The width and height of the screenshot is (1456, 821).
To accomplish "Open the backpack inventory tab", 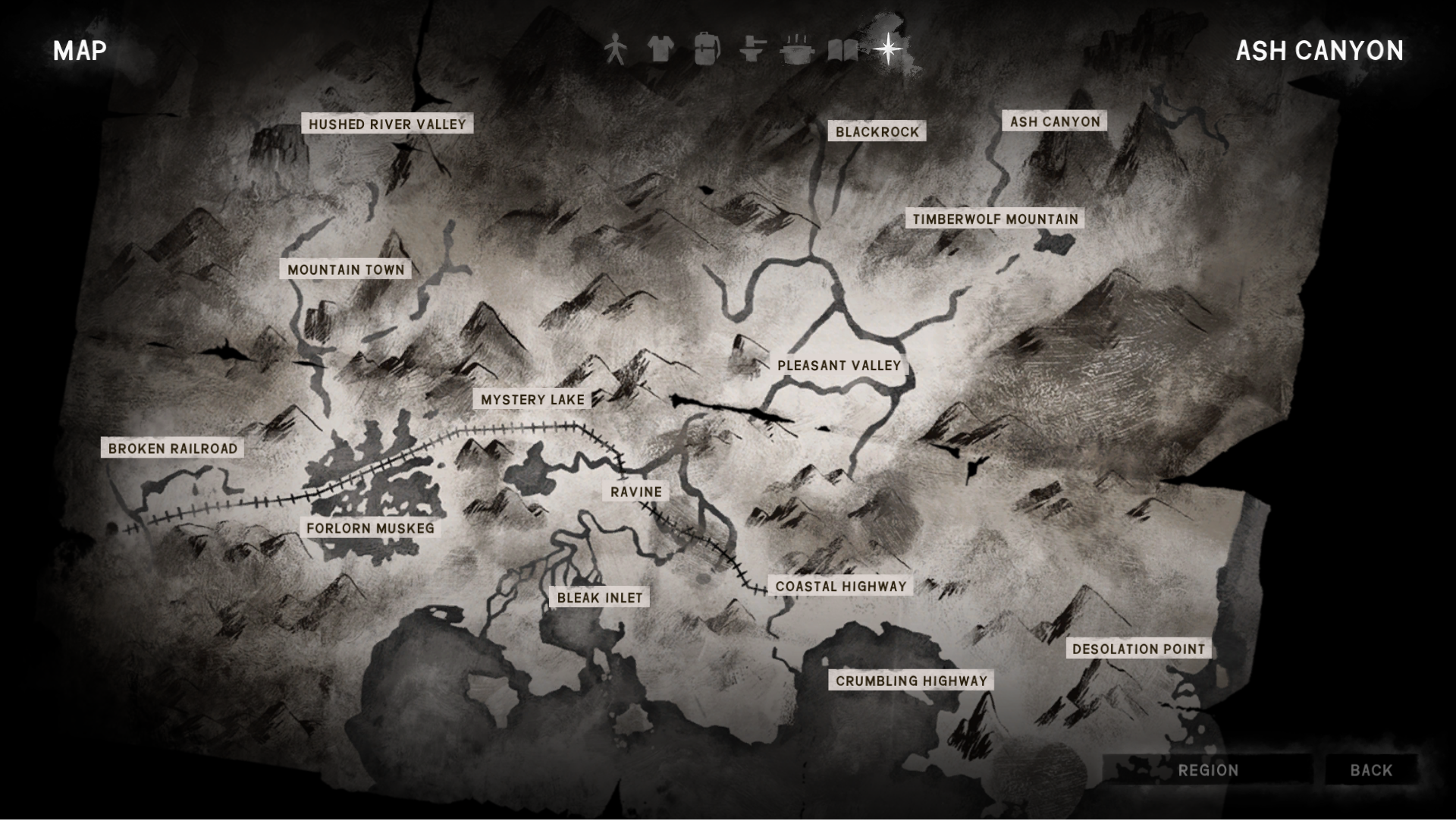I will point(706,50).
